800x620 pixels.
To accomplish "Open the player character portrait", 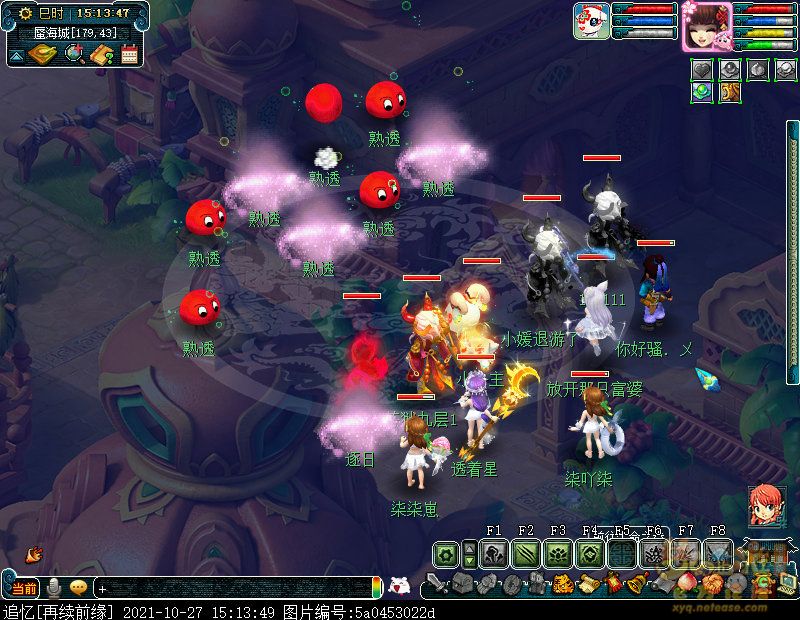I will tap(707, 24).
